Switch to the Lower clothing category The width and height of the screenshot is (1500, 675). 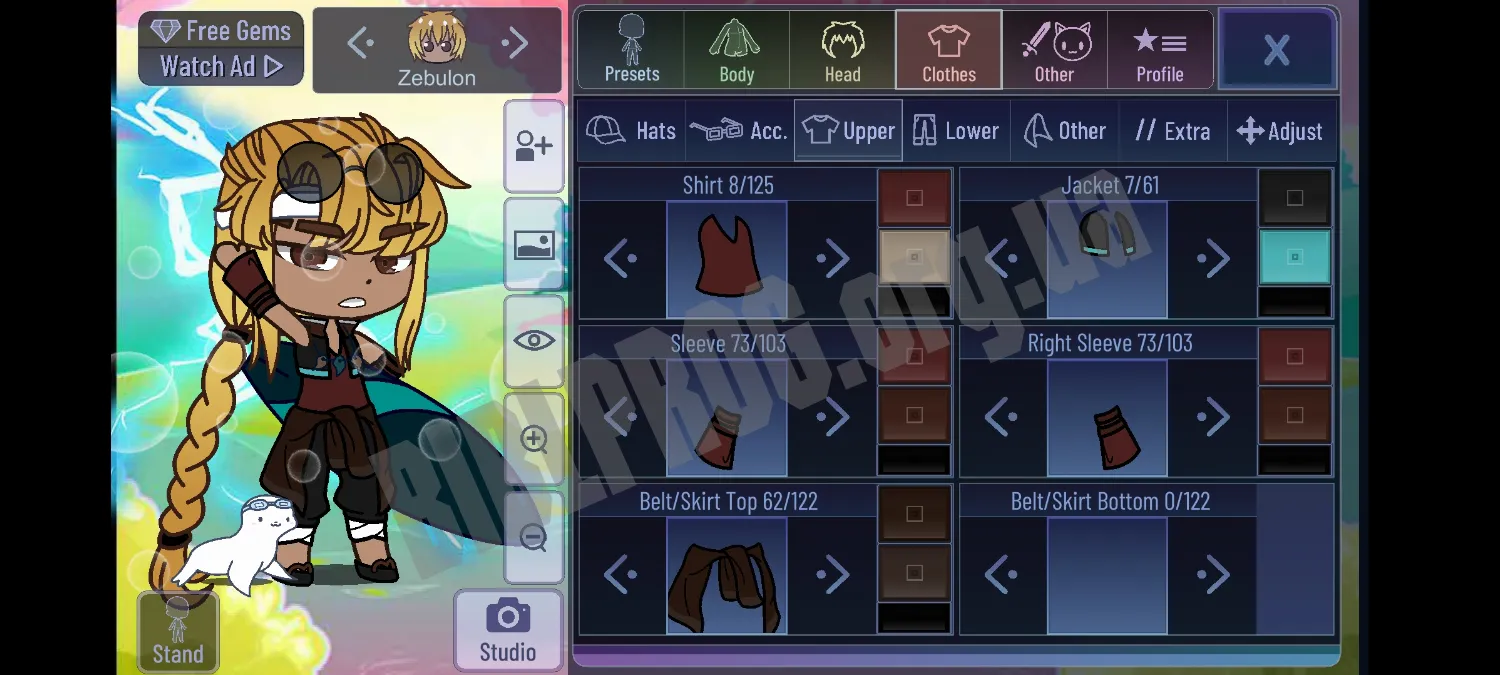(x=956, y=131)
